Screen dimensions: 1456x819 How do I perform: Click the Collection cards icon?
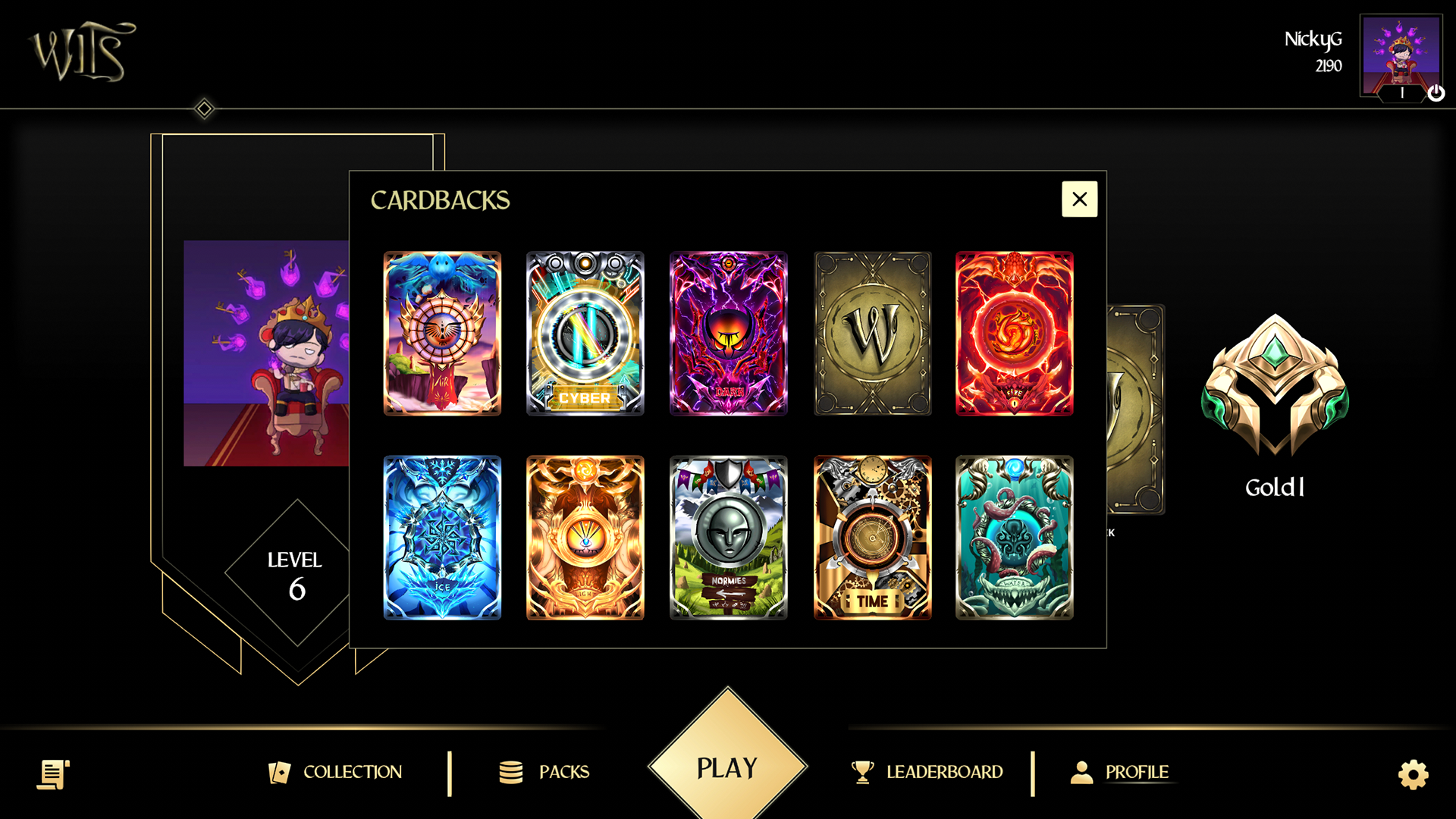pos(279,772)
